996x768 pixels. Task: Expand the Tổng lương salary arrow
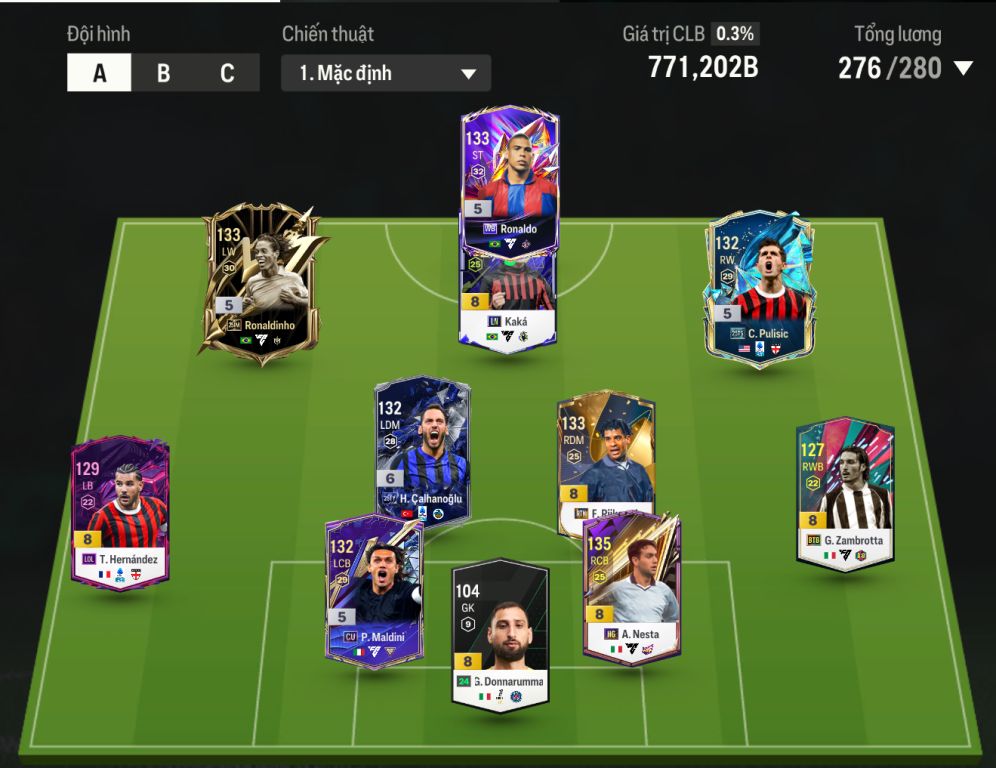963,68
